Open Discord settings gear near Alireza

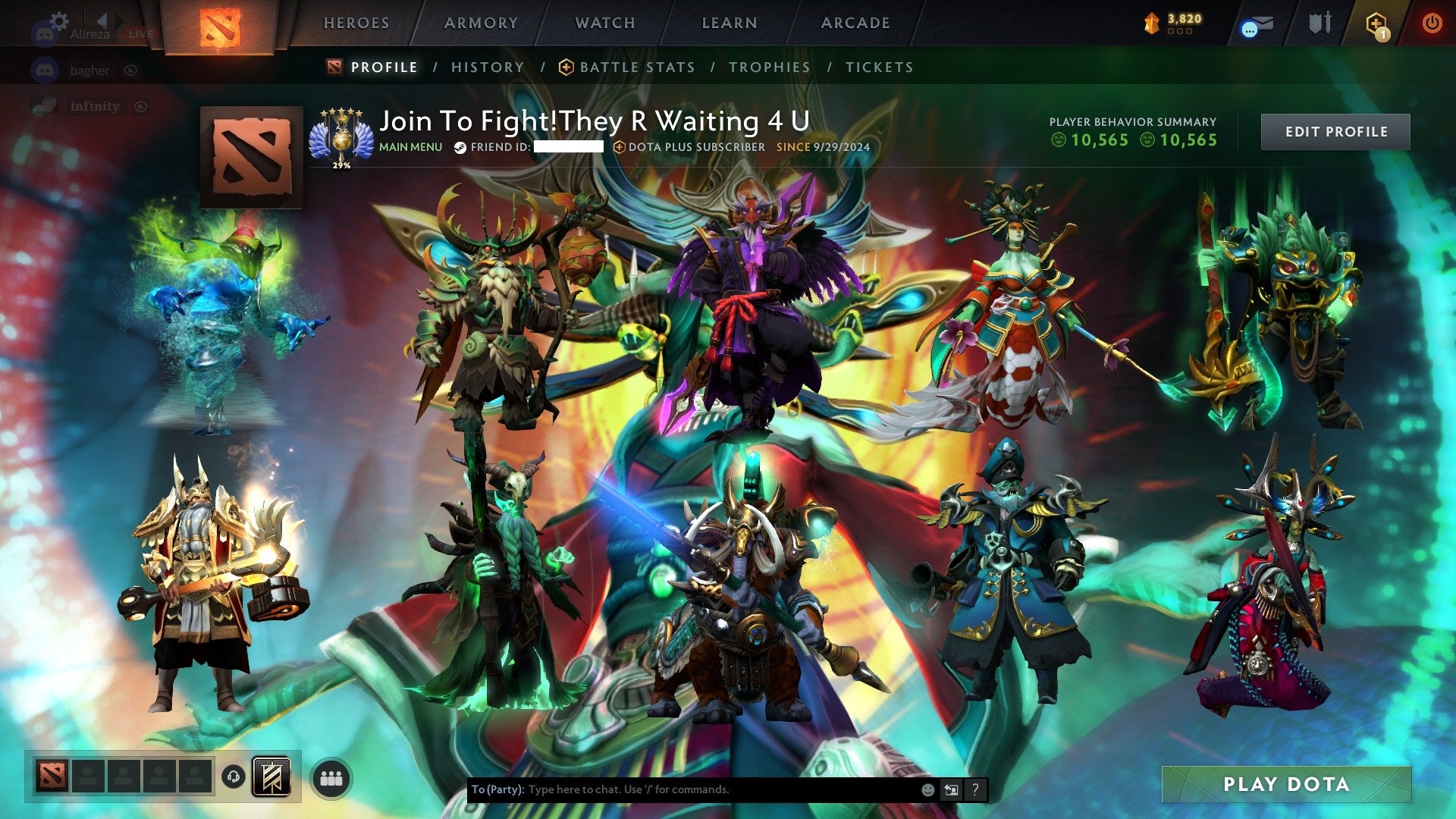(x=59, y=20)
